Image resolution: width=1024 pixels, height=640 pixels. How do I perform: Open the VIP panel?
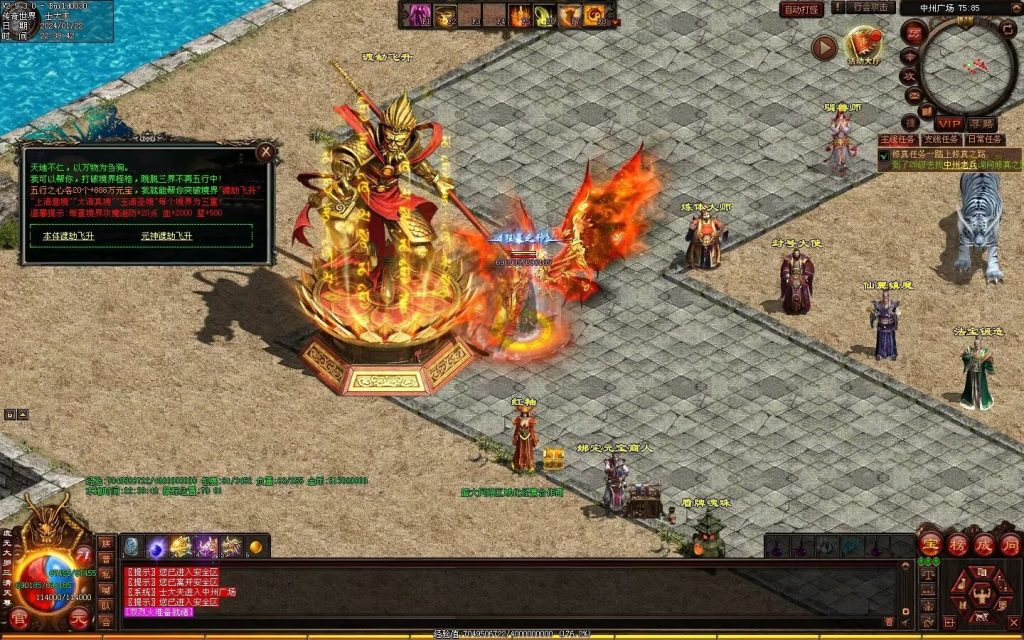coord(948,122)
